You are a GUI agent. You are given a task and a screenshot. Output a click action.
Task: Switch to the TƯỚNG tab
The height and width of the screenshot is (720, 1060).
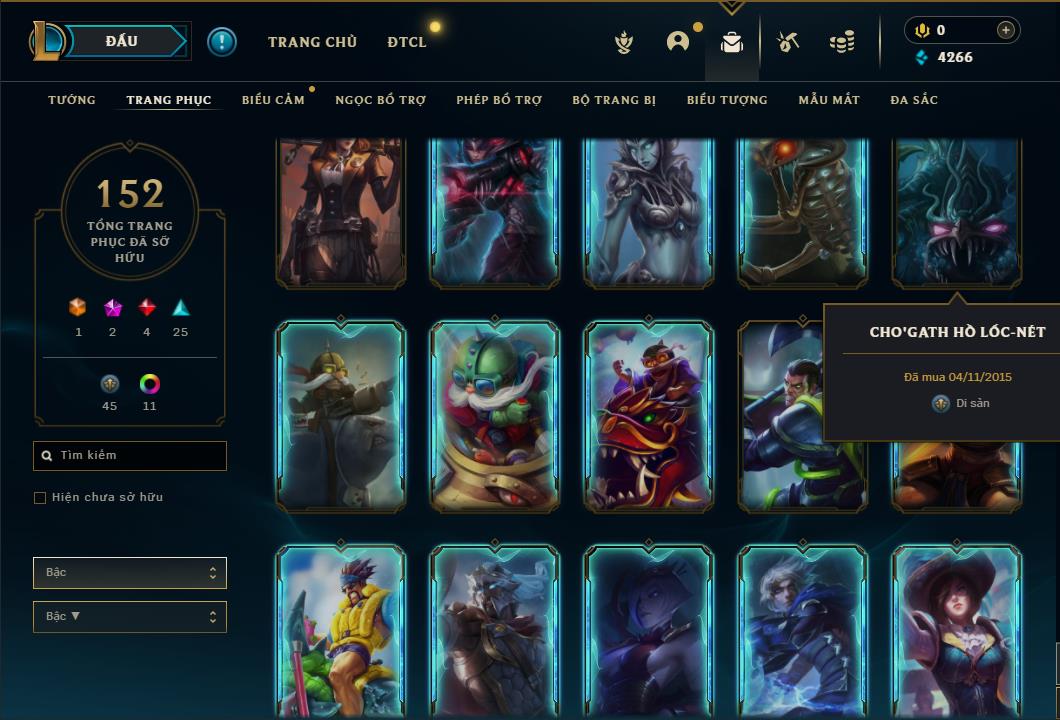pyautogui.click(x=72, y=100)
